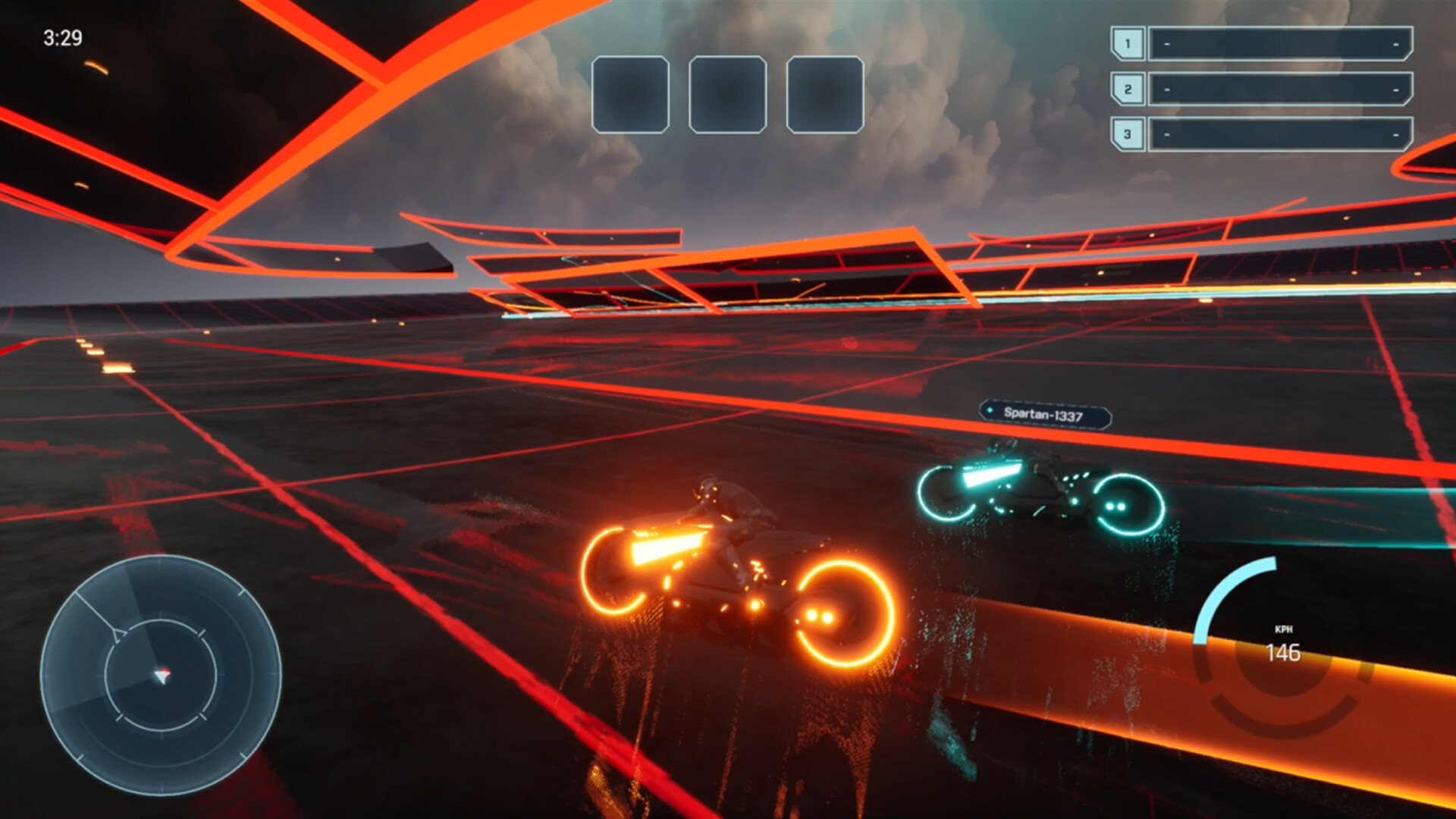
Task: Open the leaderboard row for position 1
Action: coord(1282,43)
